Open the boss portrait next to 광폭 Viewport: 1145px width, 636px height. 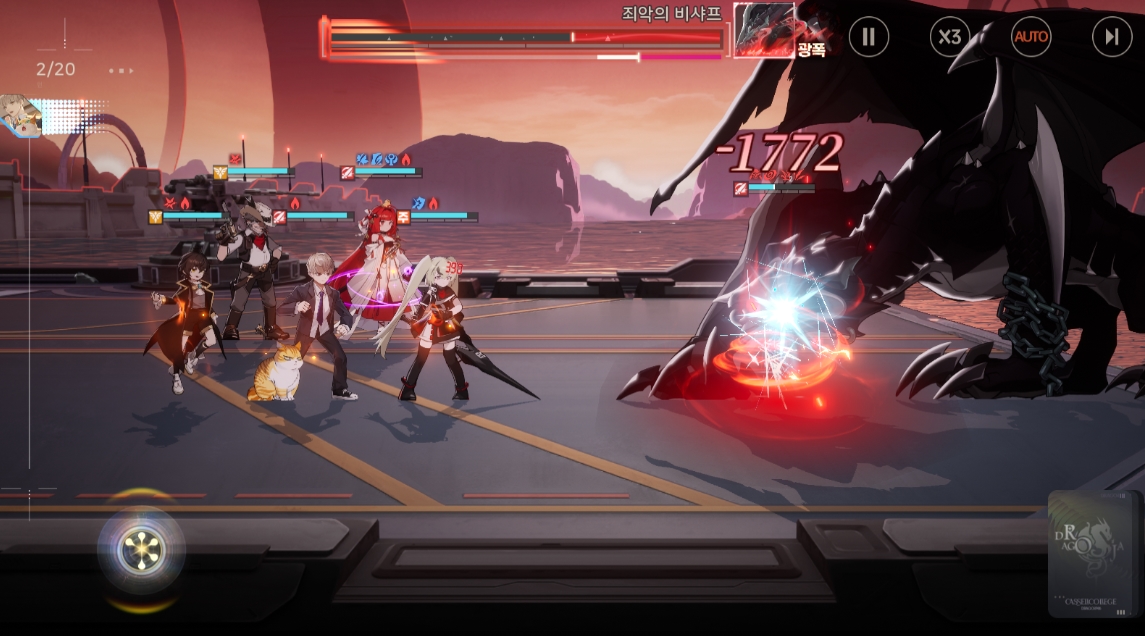(765, 30)
